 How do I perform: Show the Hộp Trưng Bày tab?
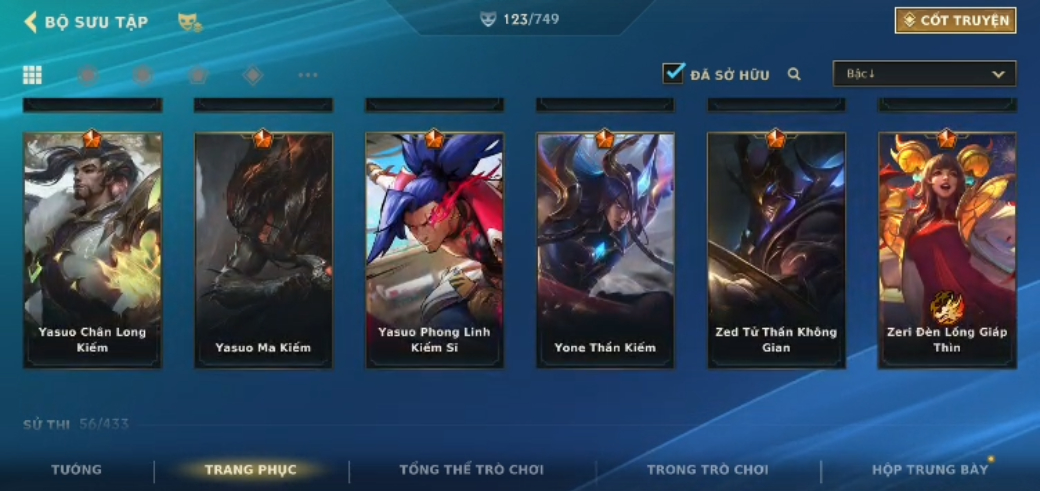[930, 469]
